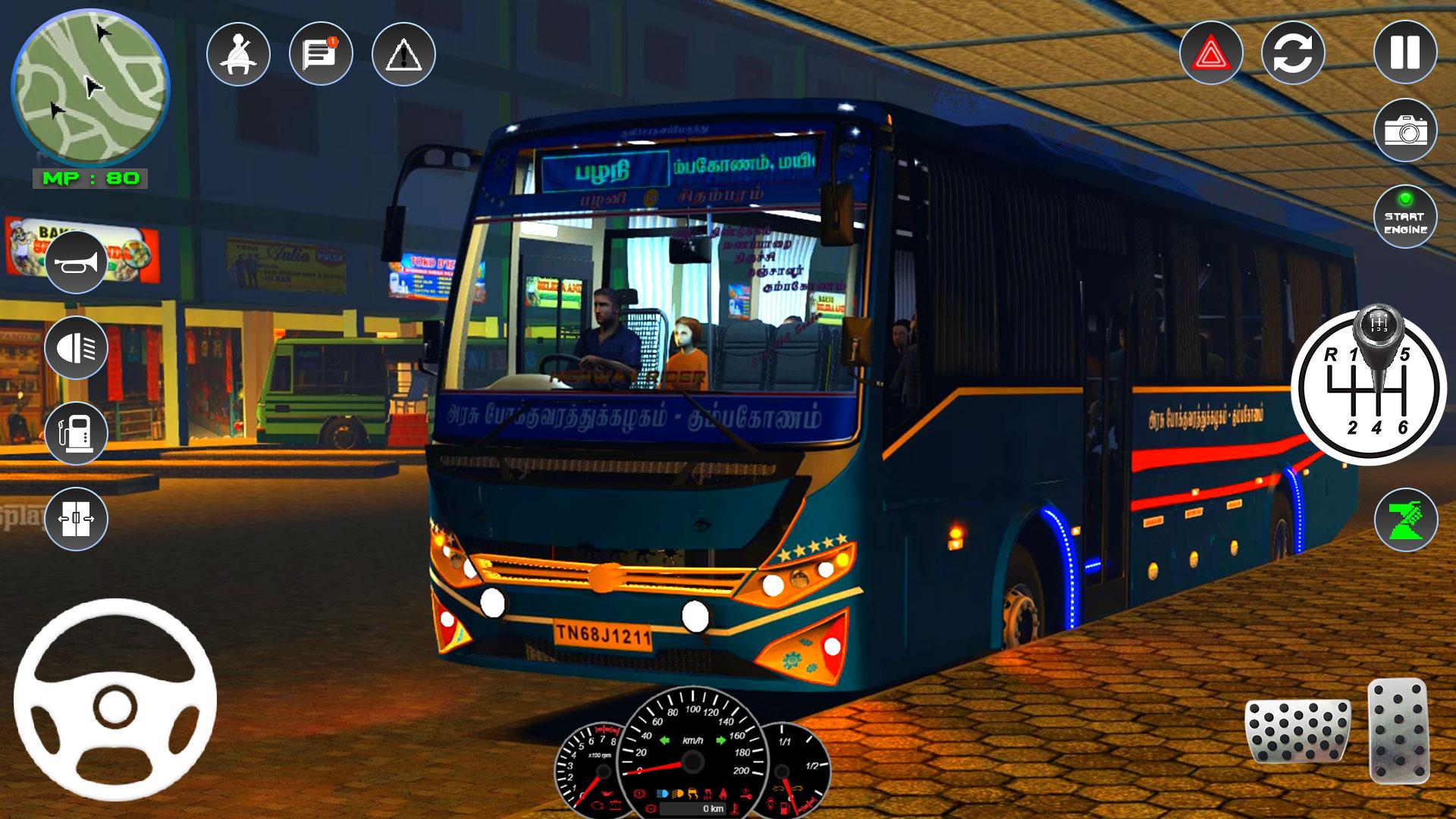Viewport: 1456px width, 819px height.
Task: Turn on the headlights
Action: point(76,348)
